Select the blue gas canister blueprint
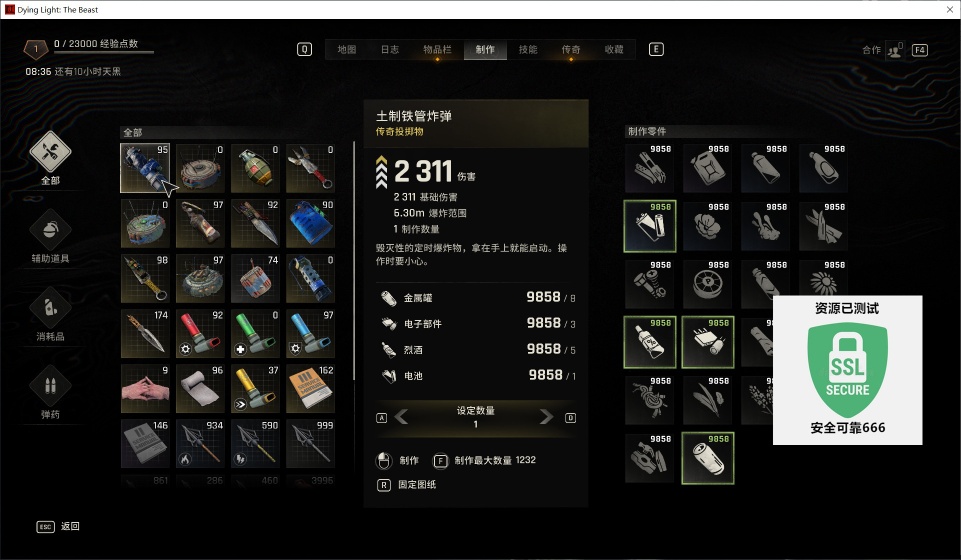 [310, 223]
